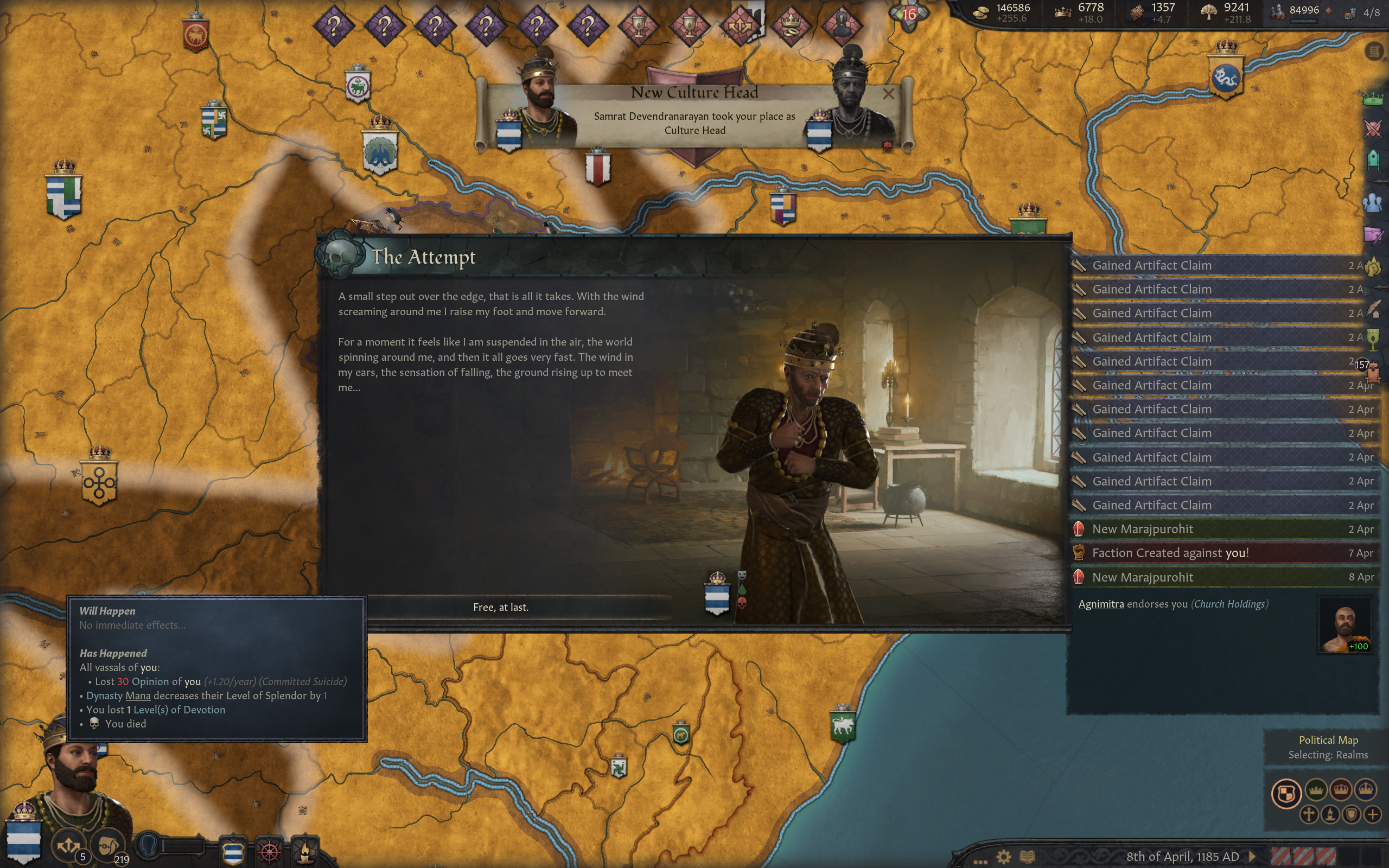Image resolution: width=1389 pixels, height=868 pixels.
Task: Open the dharma wheel faith button
Action: tap(269, 851)
